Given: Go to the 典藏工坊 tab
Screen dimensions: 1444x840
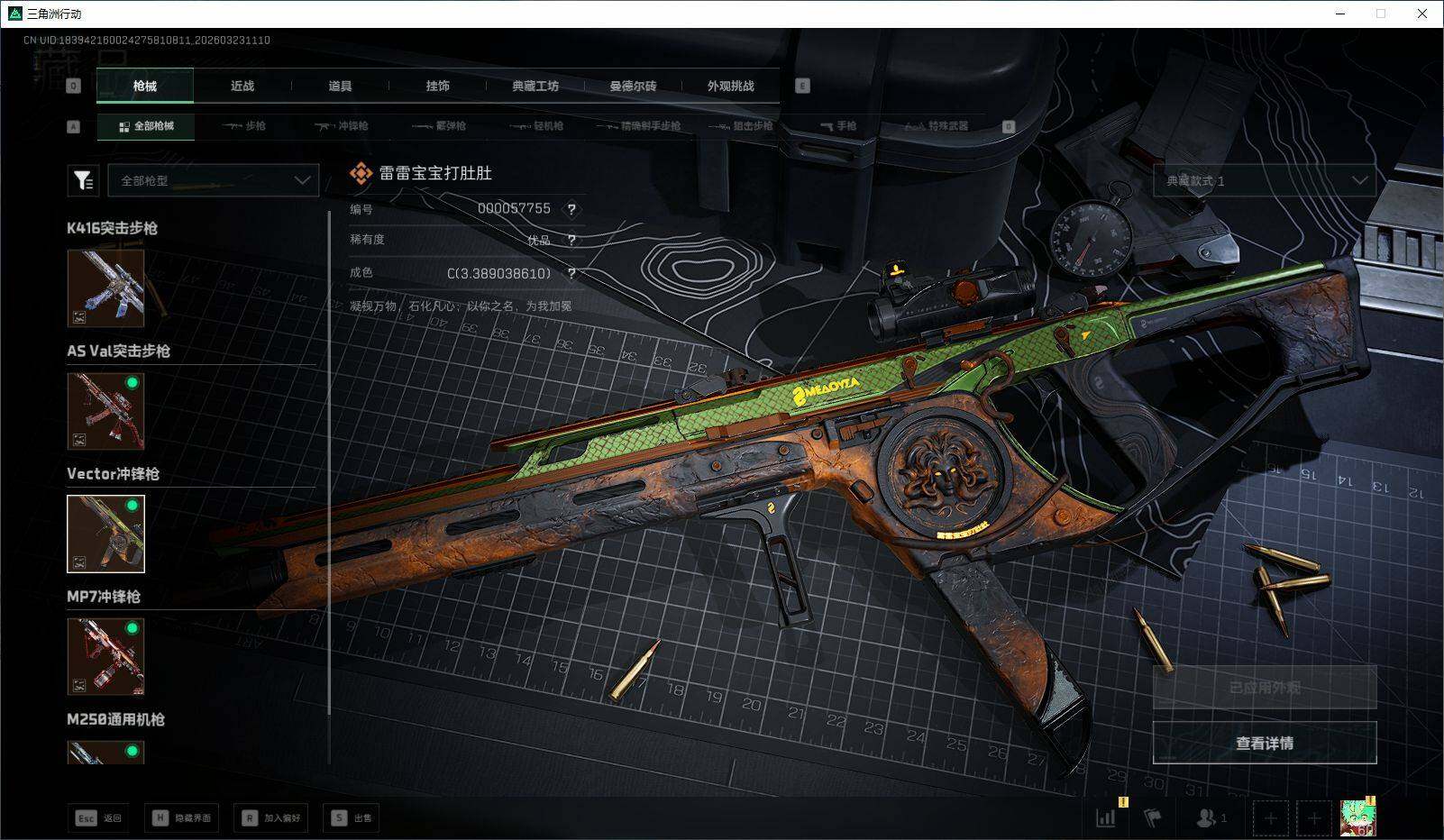Looking at the screenshot, I should pos(535,86).
